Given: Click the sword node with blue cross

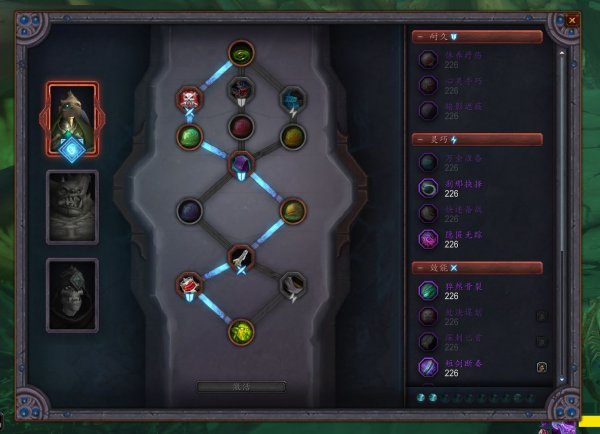Looking at the screenshot, I should click(x=240, y=258).
